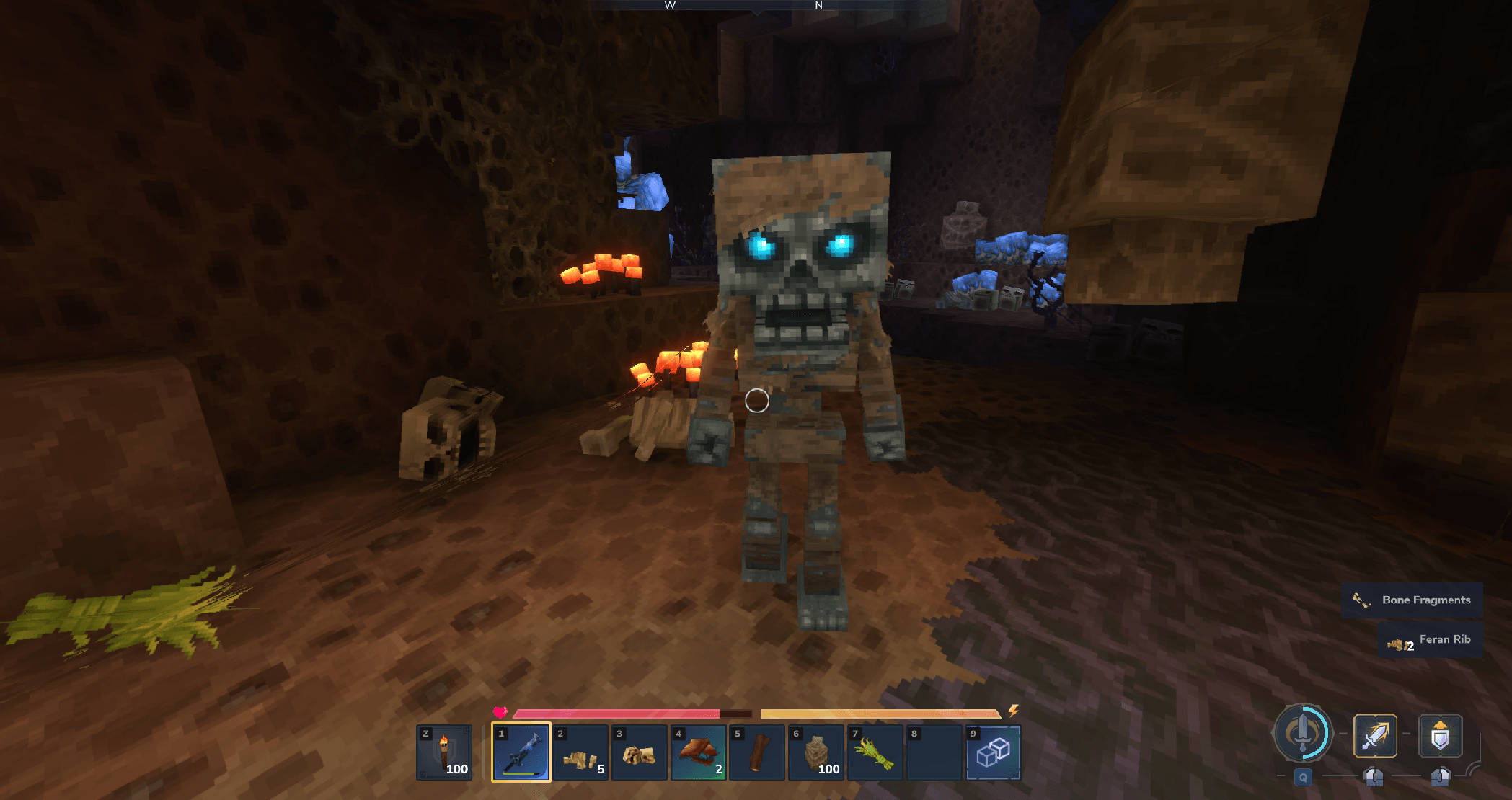Click the Bone Fragments pickup notification
This screenshot has height=800, width=1512.
coord(1412,600)
